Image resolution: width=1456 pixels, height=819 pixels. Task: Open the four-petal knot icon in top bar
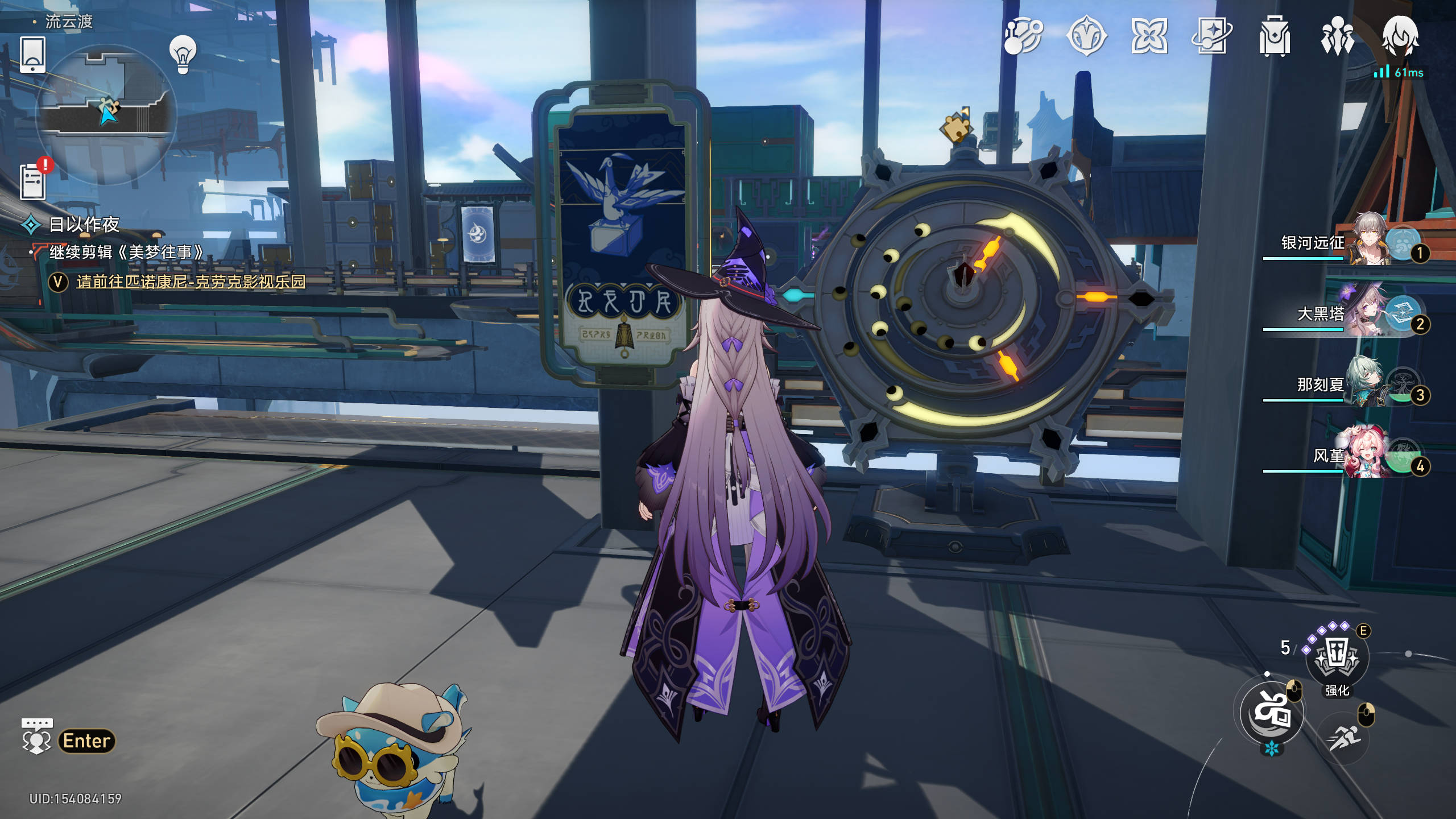click(1149, 36)
